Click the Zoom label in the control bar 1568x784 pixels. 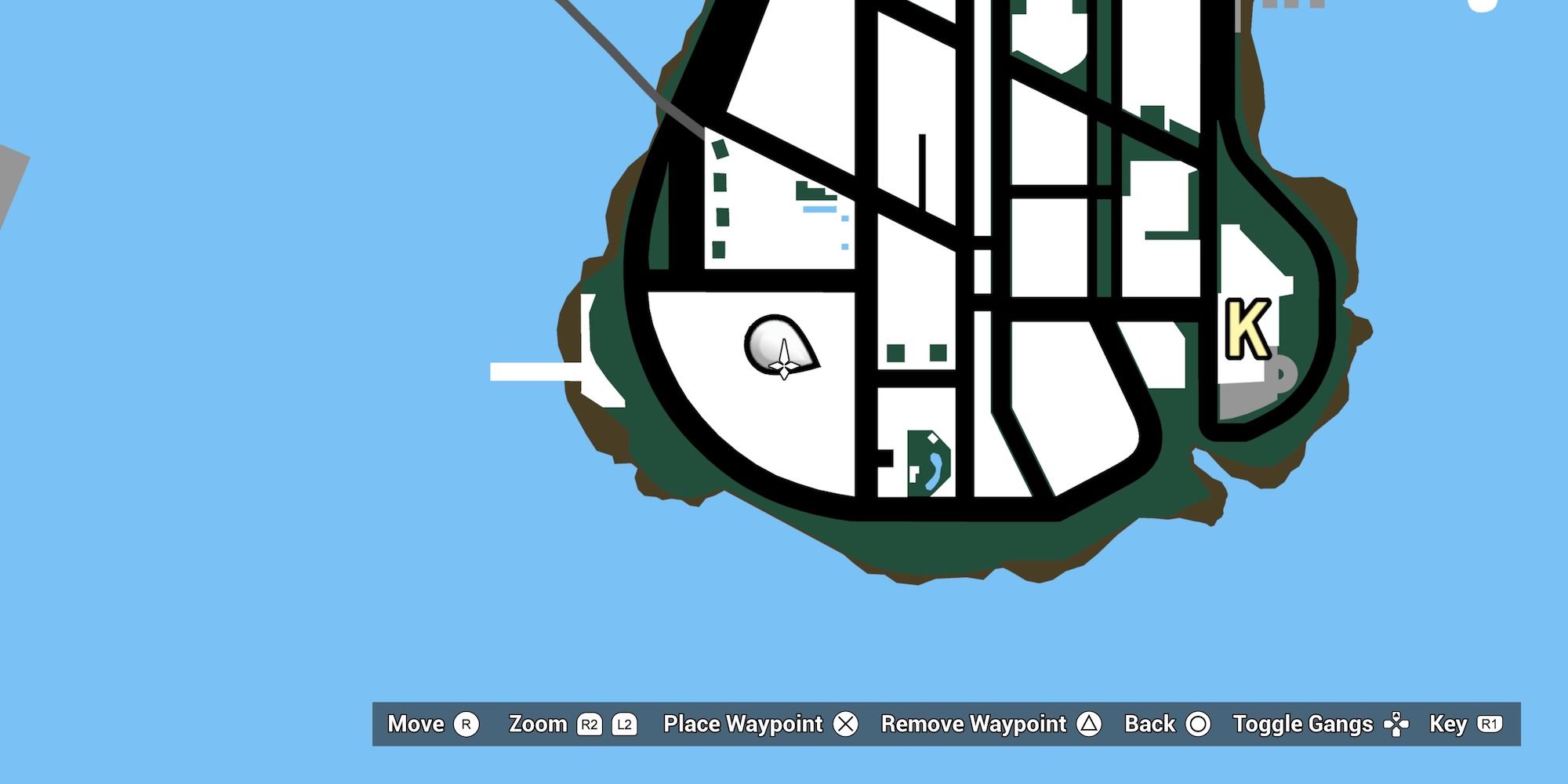539,724
